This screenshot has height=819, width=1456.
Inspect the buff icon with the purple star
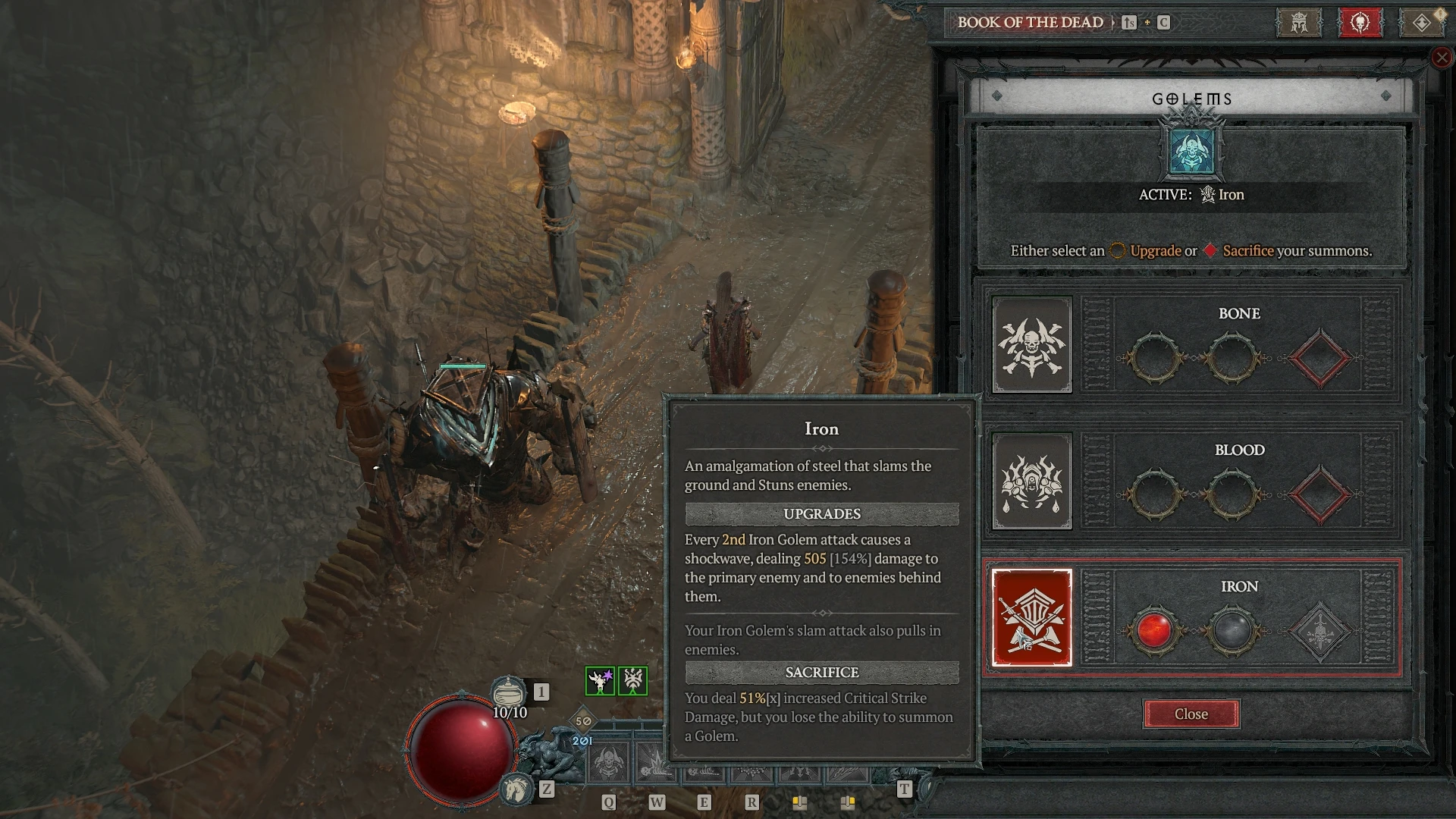tap(600, 681)
